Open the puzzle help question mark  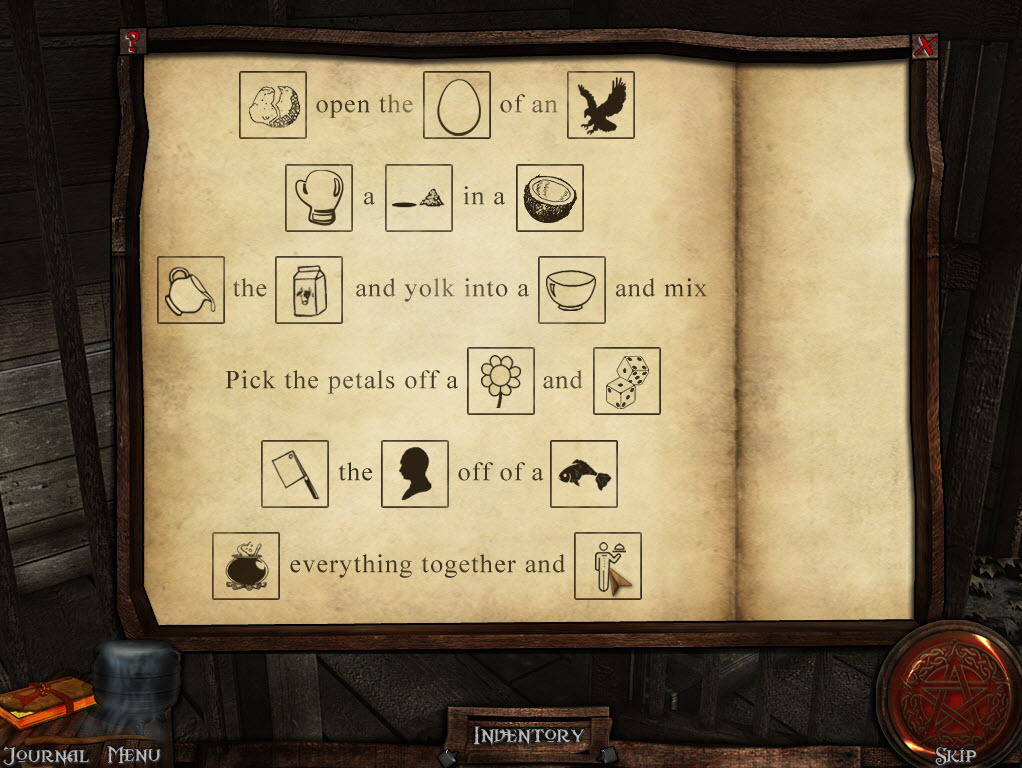132,41
